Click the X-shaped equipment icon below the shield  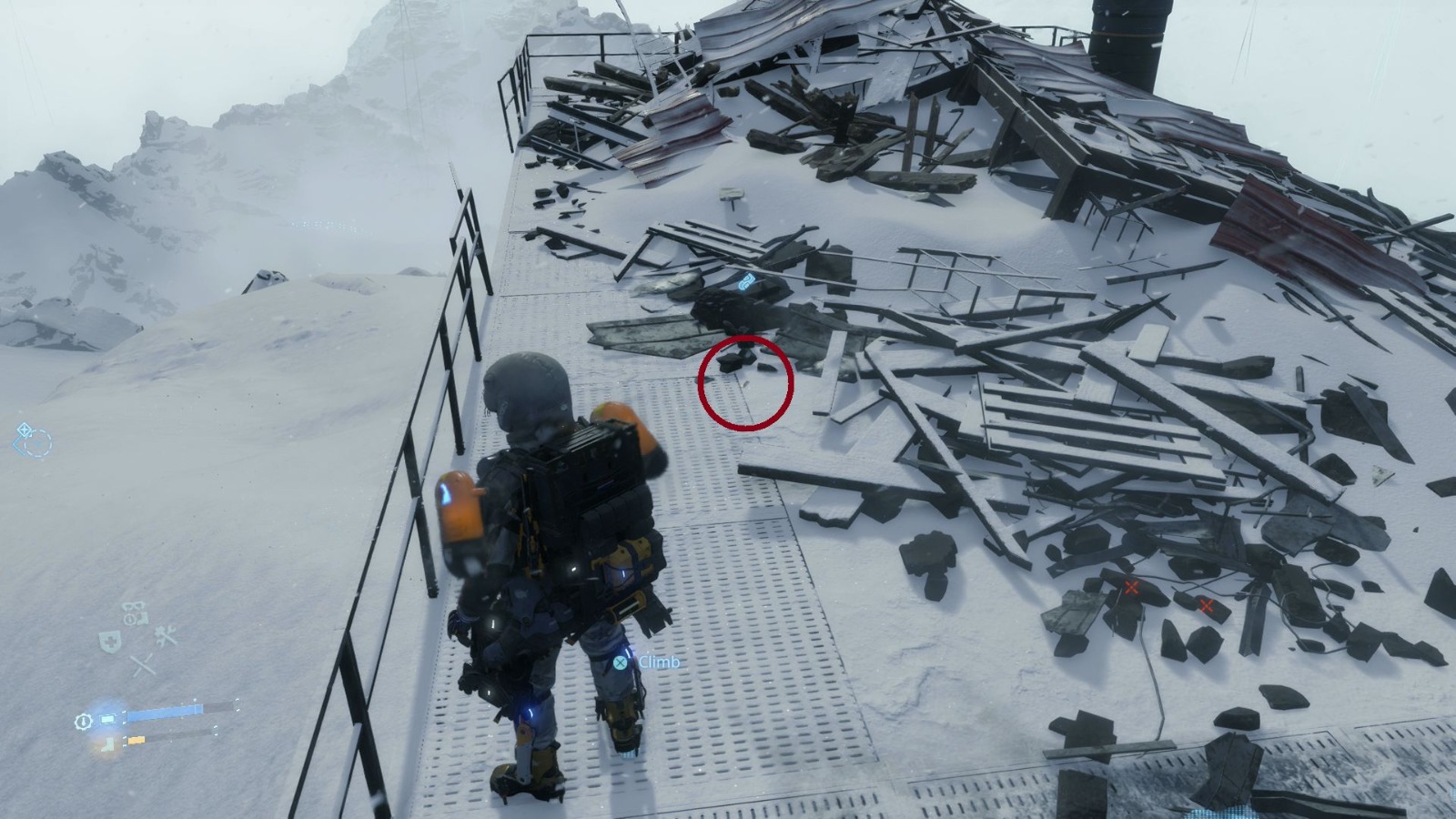(x=142, y=662)
